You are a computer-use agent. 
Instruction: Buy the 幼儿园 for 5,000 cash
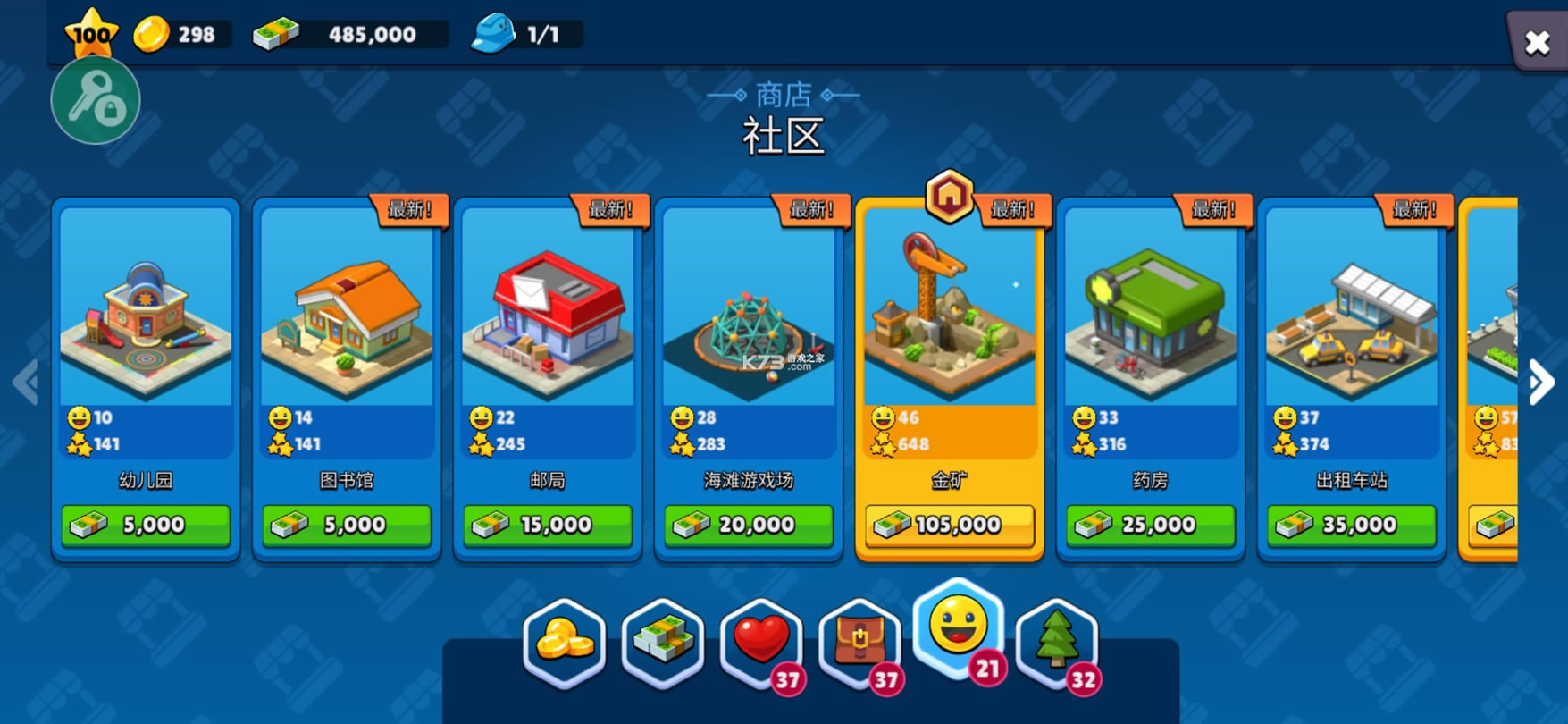coord(146,525)
